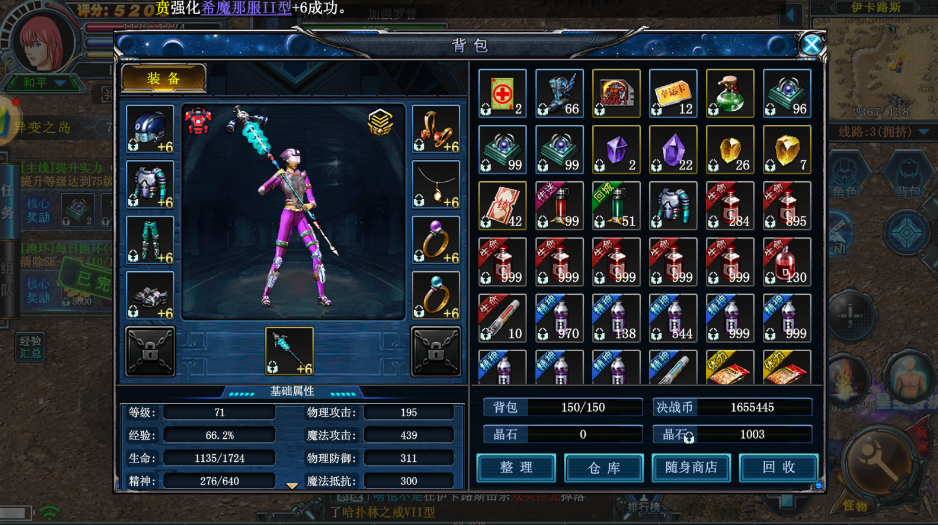The width and height of the screenshot is (938, 525).
Task: Select the equipped staff weapon slot
Action: (x=289, y=351)
